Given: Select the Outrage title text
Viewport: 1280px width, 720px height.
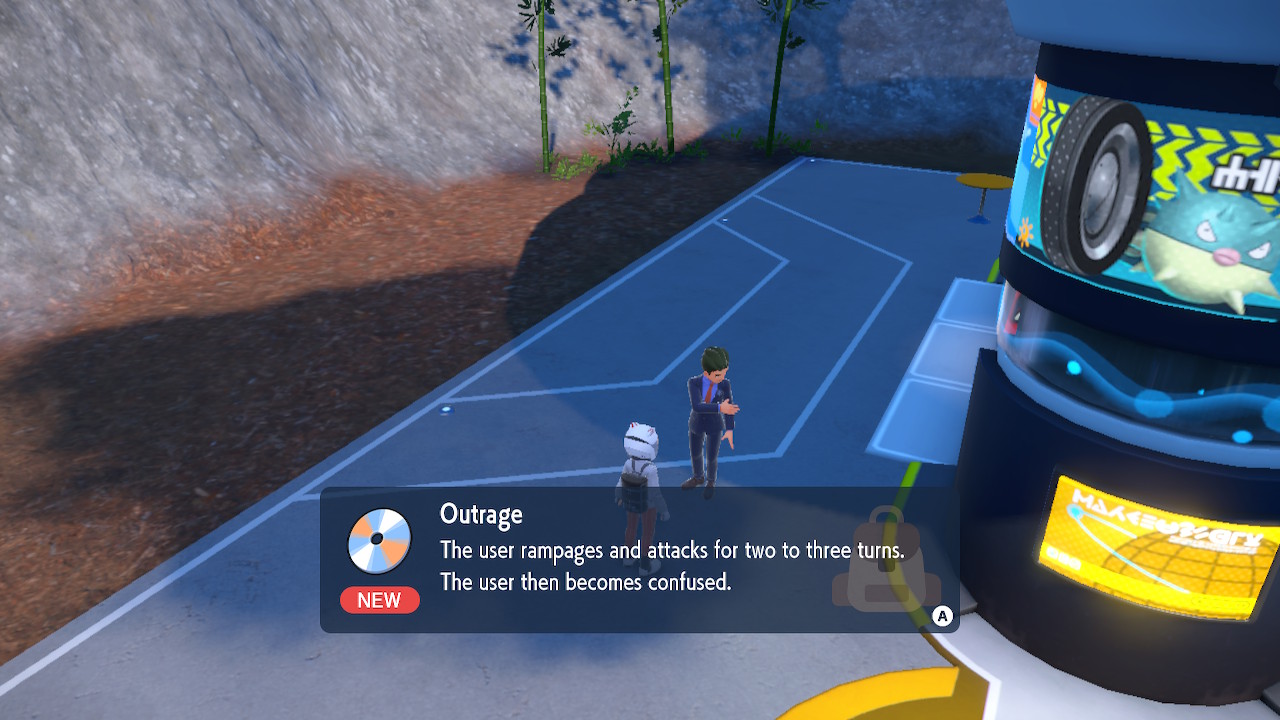Looking at the screenshot, I should [x=481, y=513].
